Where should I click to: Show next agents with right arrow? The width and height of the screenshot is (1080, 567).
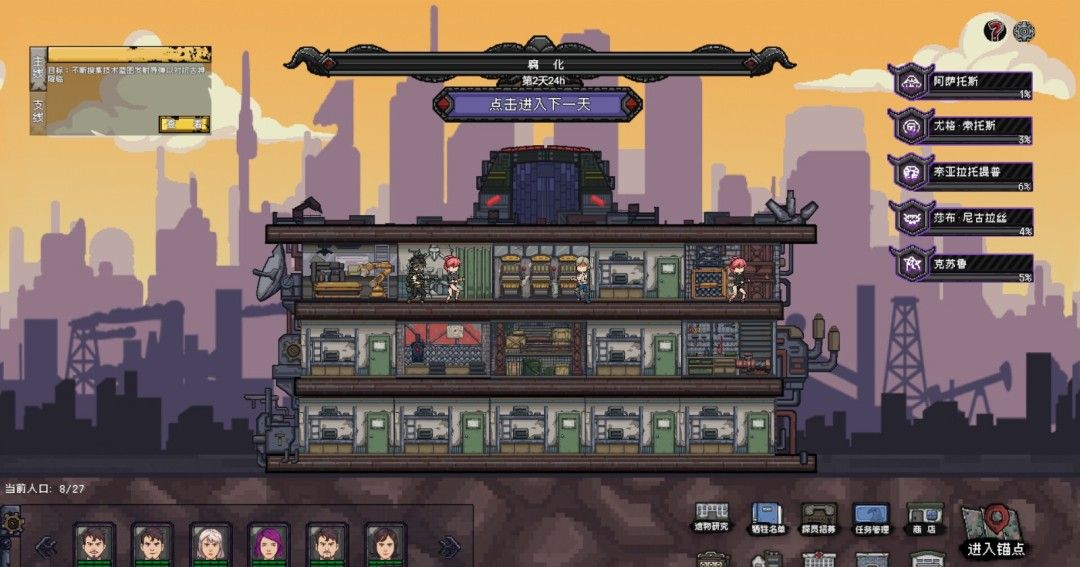[x=449, y=546]
